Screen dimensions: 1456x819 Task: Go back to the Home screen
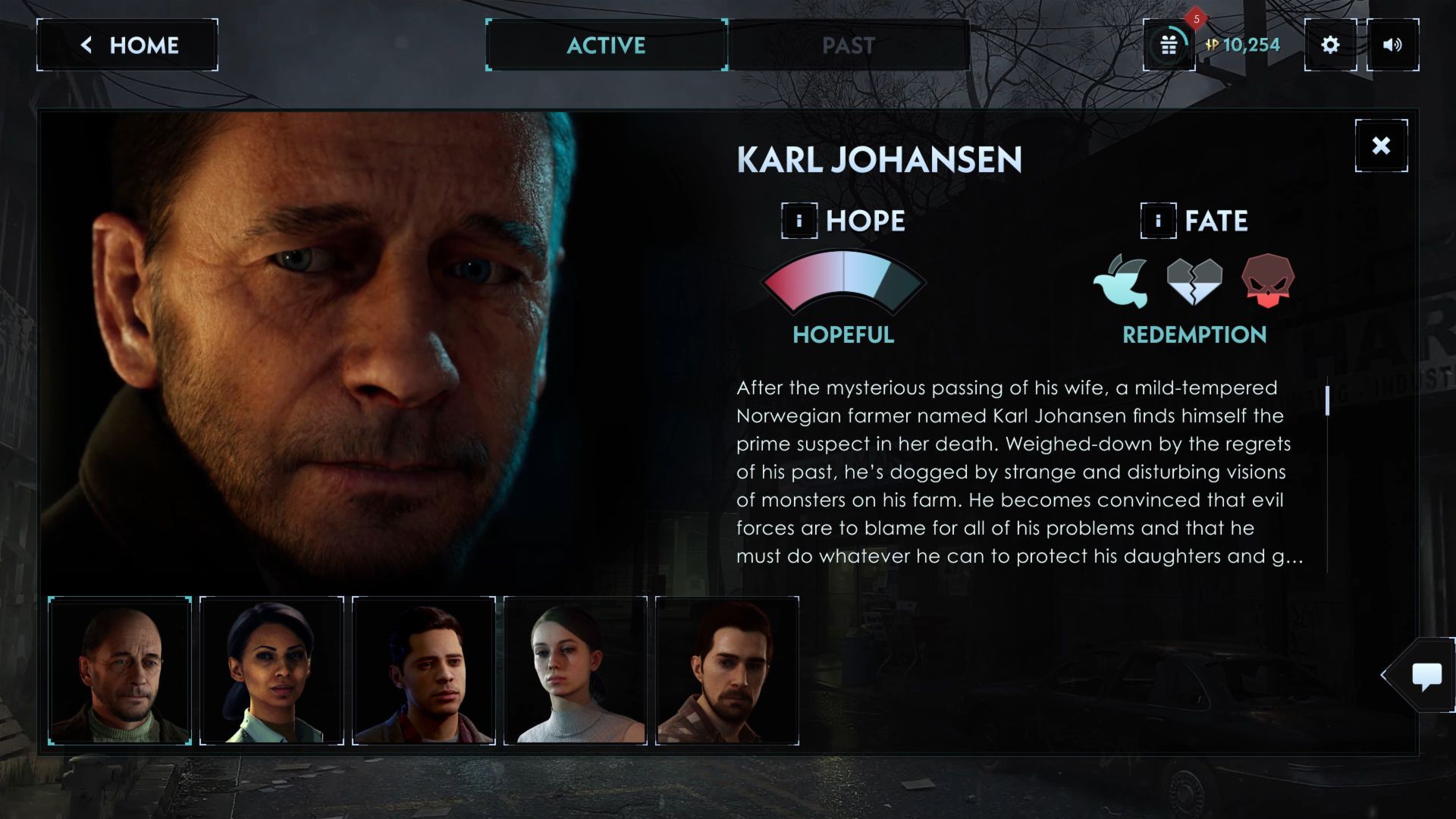point(127,45)
